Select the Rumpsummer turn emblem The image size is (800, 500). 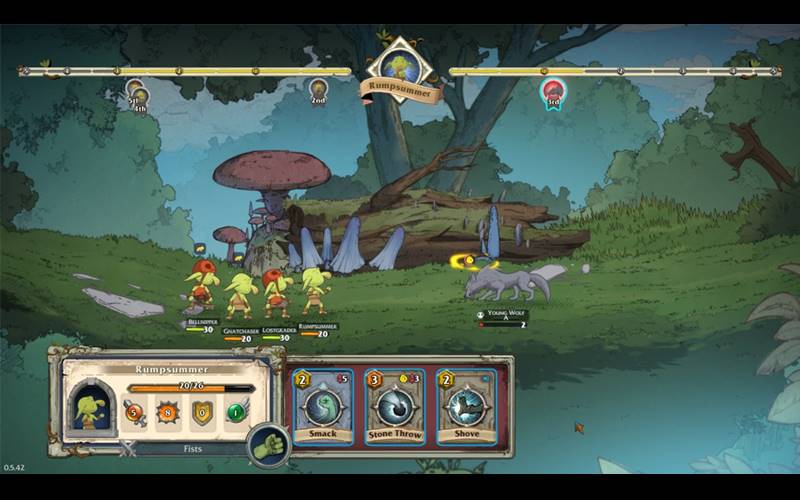(400, 68)
